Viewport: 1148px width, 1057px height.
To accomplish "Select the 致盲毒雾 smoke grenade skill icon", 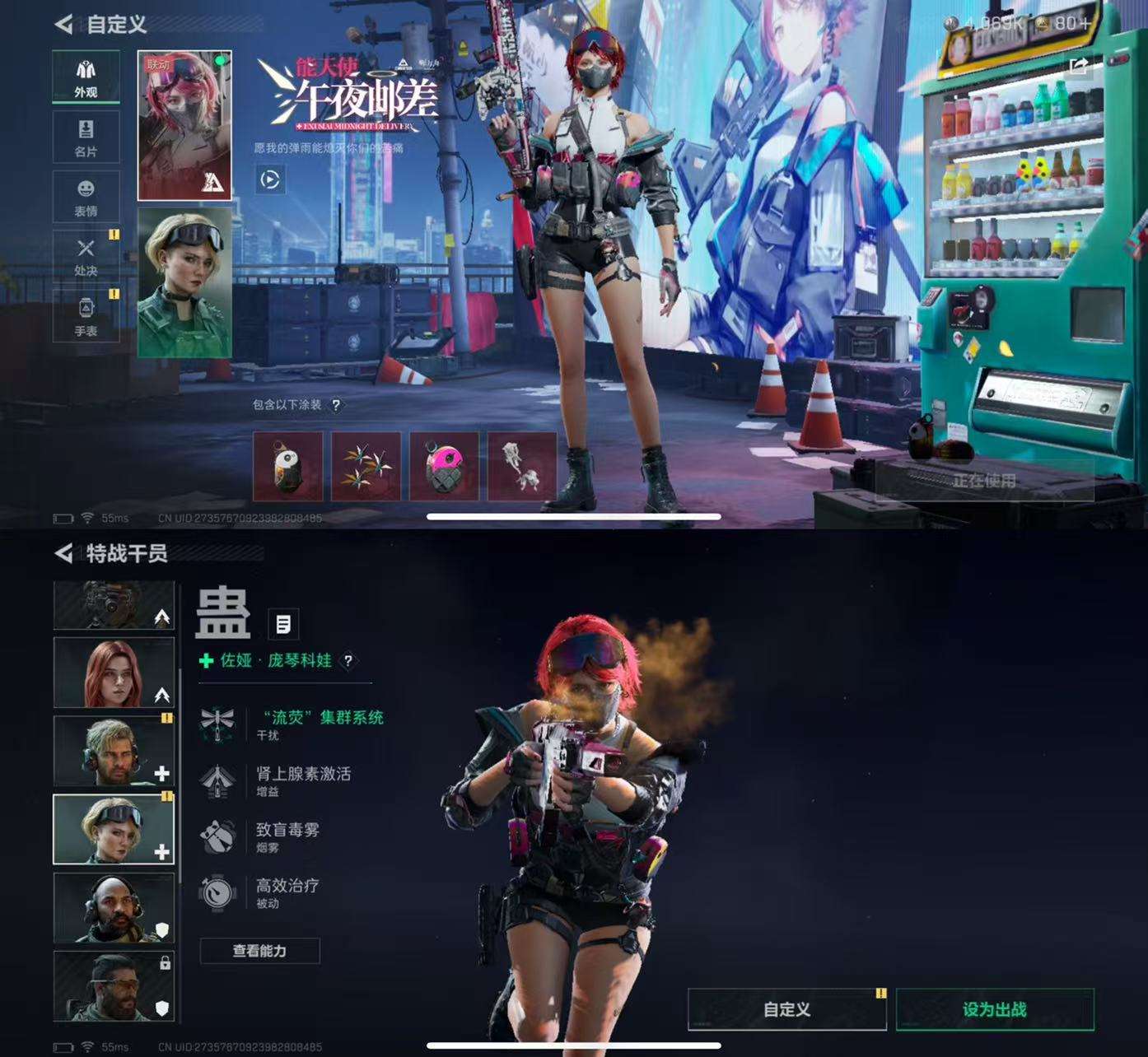I will (218, 838).
